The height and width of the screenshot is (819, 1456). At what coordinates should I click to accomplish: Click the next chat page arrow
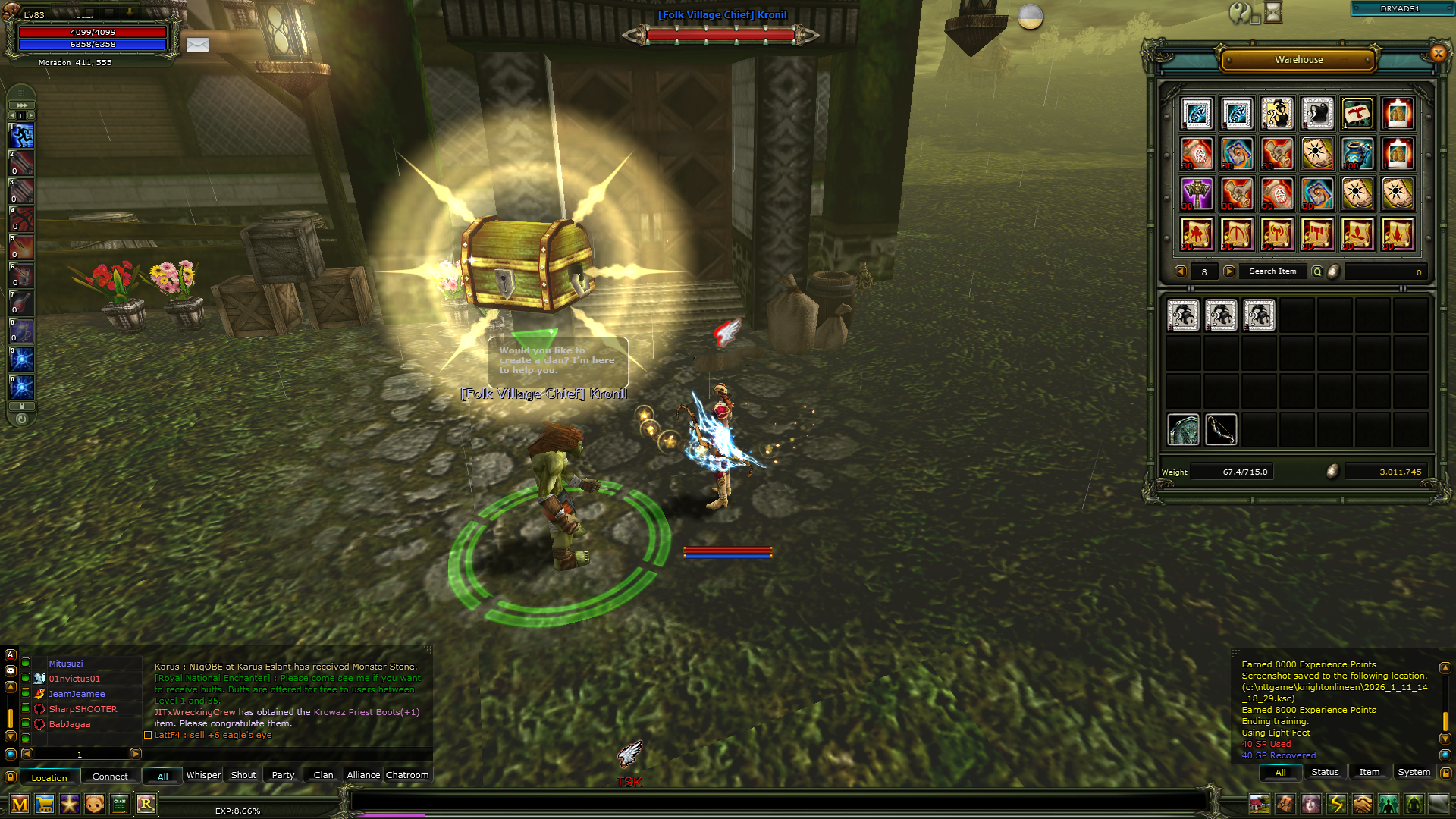tap(136, 755)
